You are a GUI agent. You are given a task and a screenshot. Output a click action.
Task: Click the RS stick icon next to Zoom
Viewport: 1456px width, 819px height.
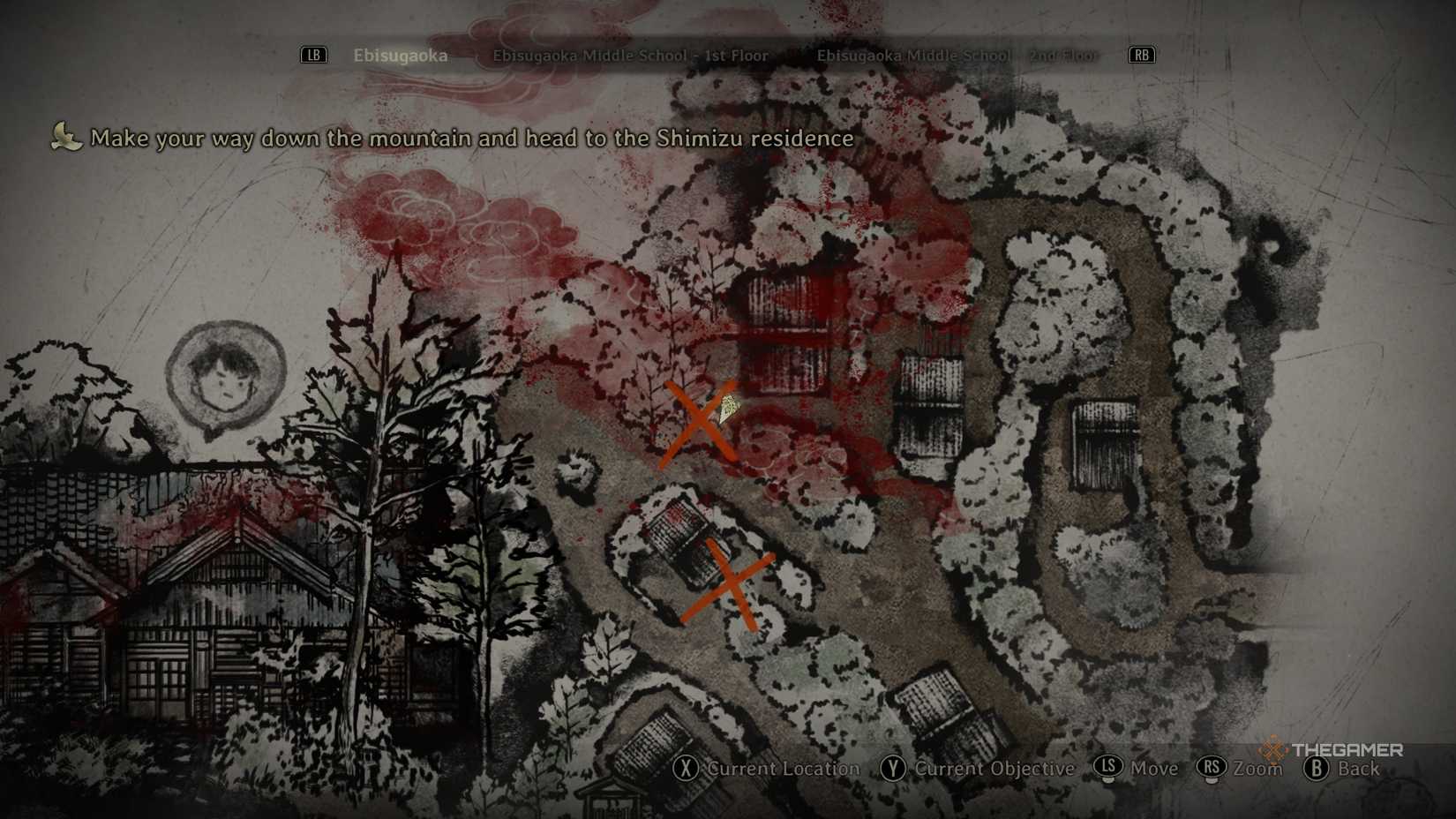[x=1214, y=770]
